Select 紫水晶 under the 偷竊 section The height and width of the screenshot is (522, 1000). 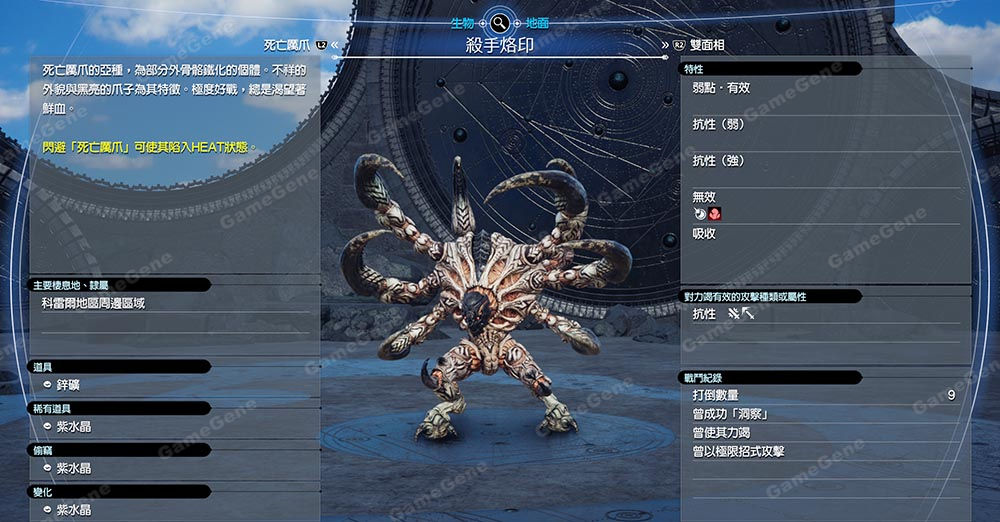coord(73,468)
